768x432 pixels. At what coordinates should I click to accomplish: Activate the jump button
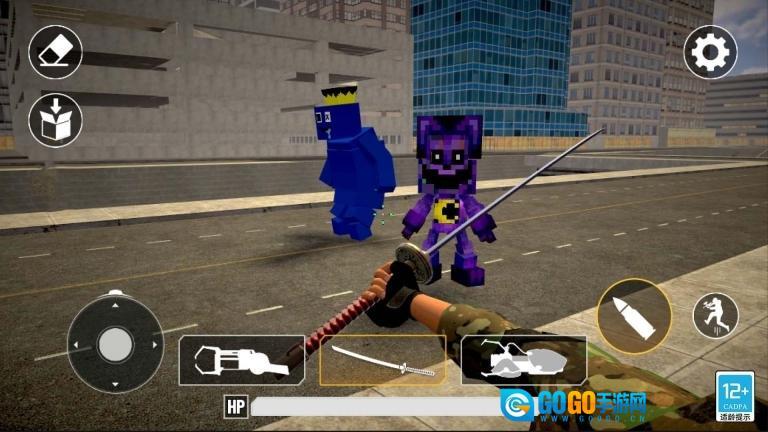pos(715,315)
